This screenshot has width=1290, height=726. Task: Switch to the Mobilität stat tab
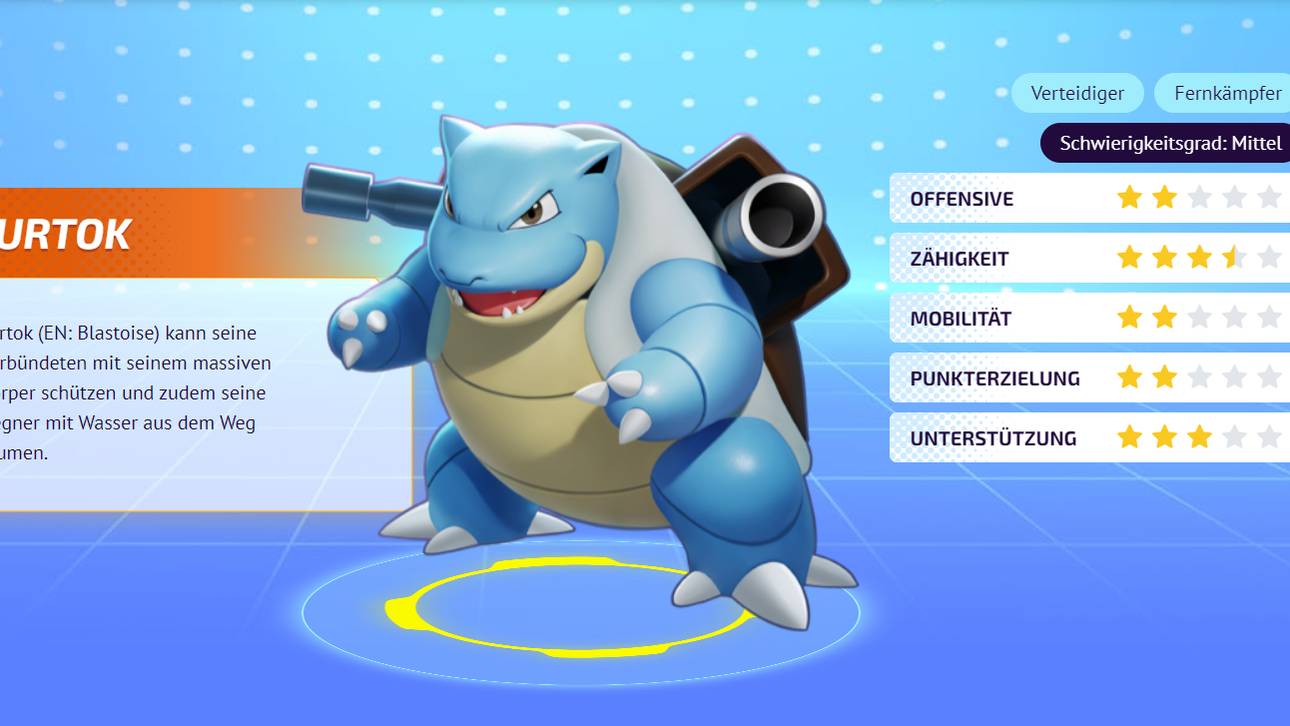pos(960,317)
